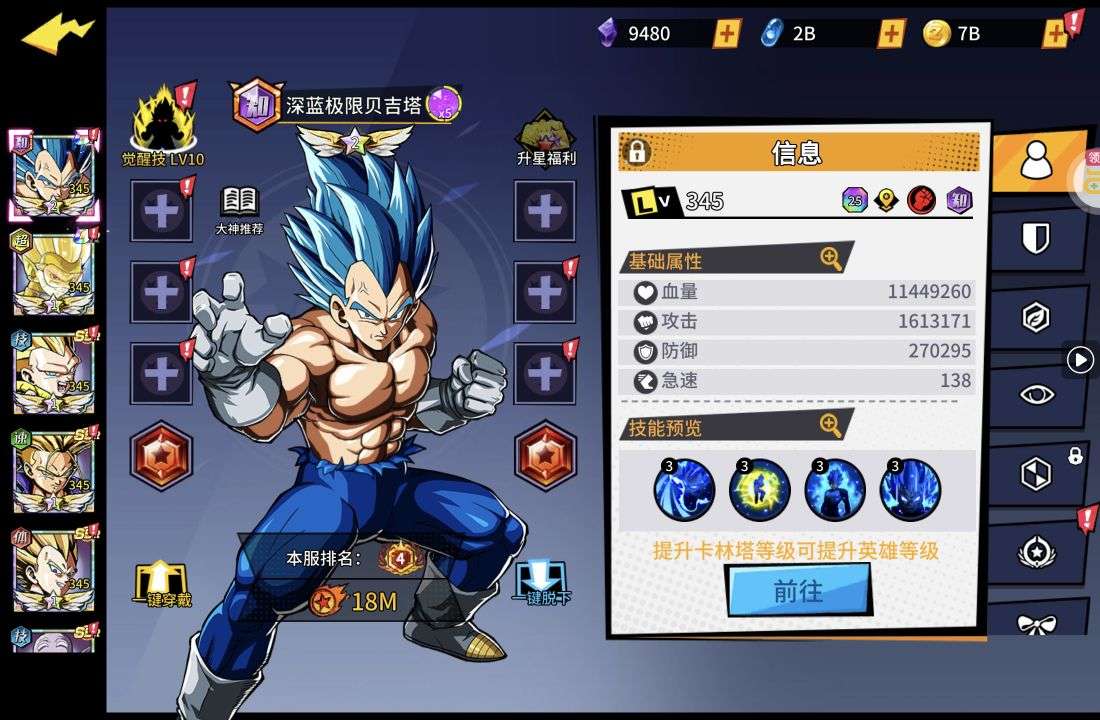Magnify the 基础属性 base stats details

coord(831,259)
